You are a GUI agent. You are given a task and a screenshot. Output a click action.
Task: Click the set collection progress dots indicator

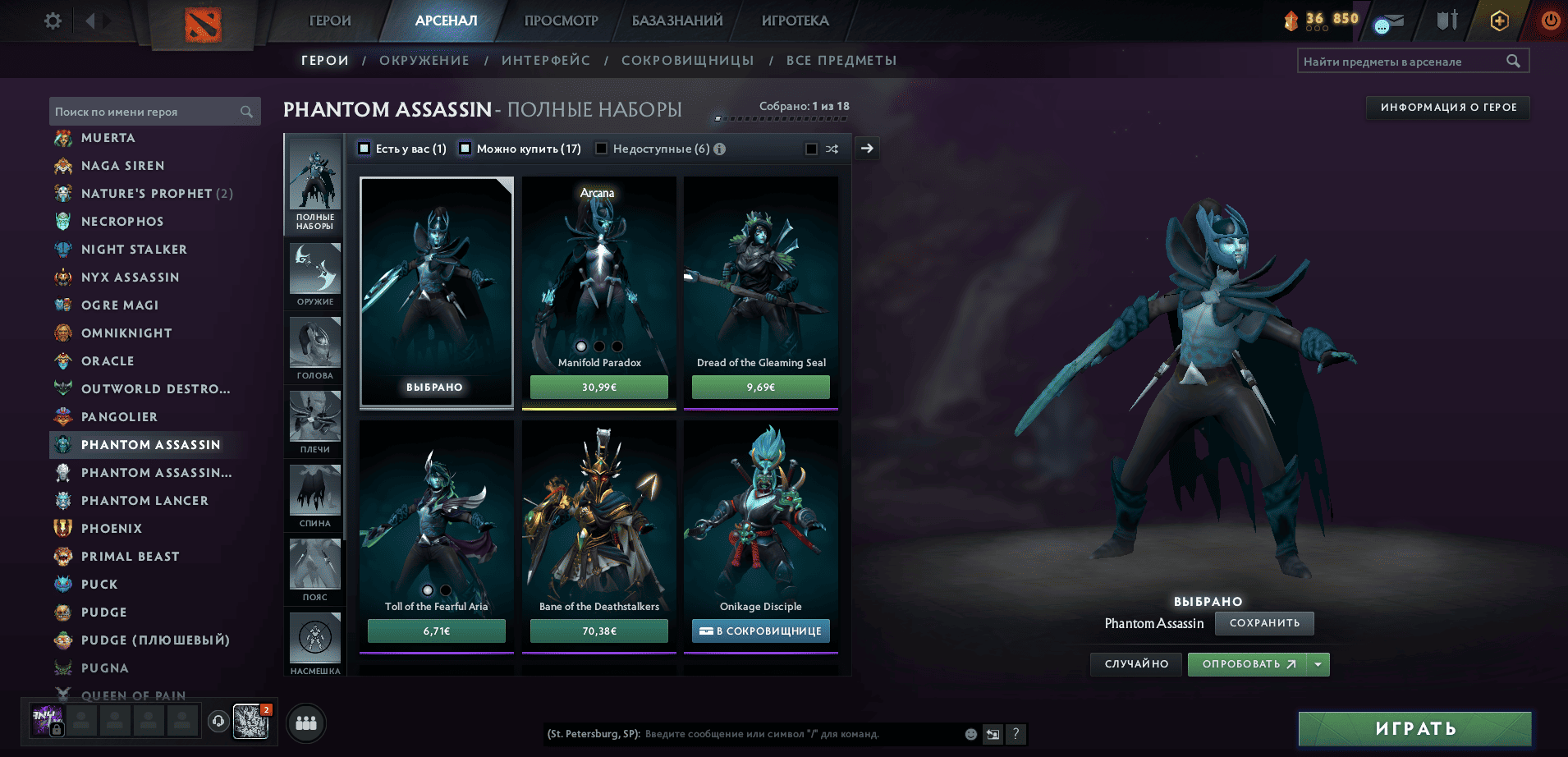[780, 117]
